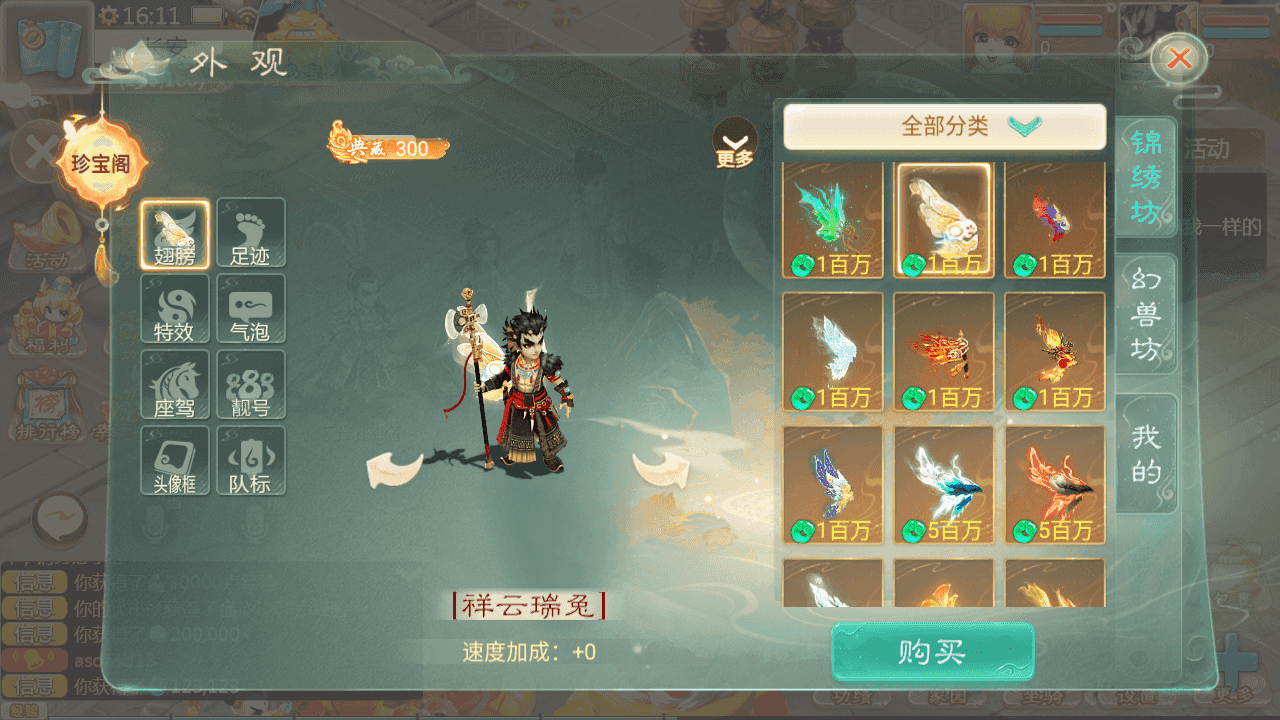Screen dimensions: 1280x720
Task: Select the blue-green dragon wings costing 1百万
Action: (x=833, y=220)
